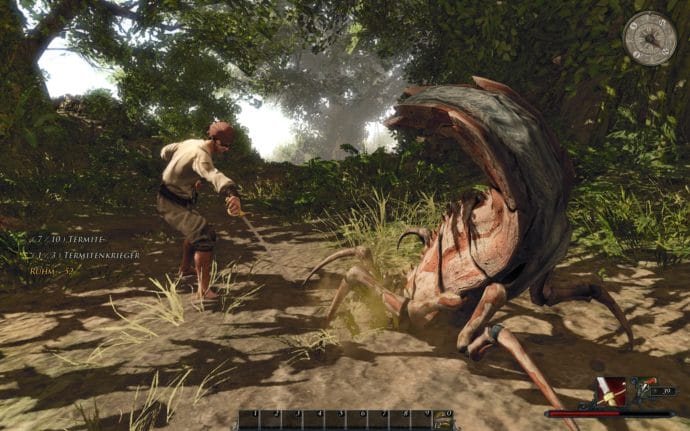Click the compass in the corner

[649, 38]
